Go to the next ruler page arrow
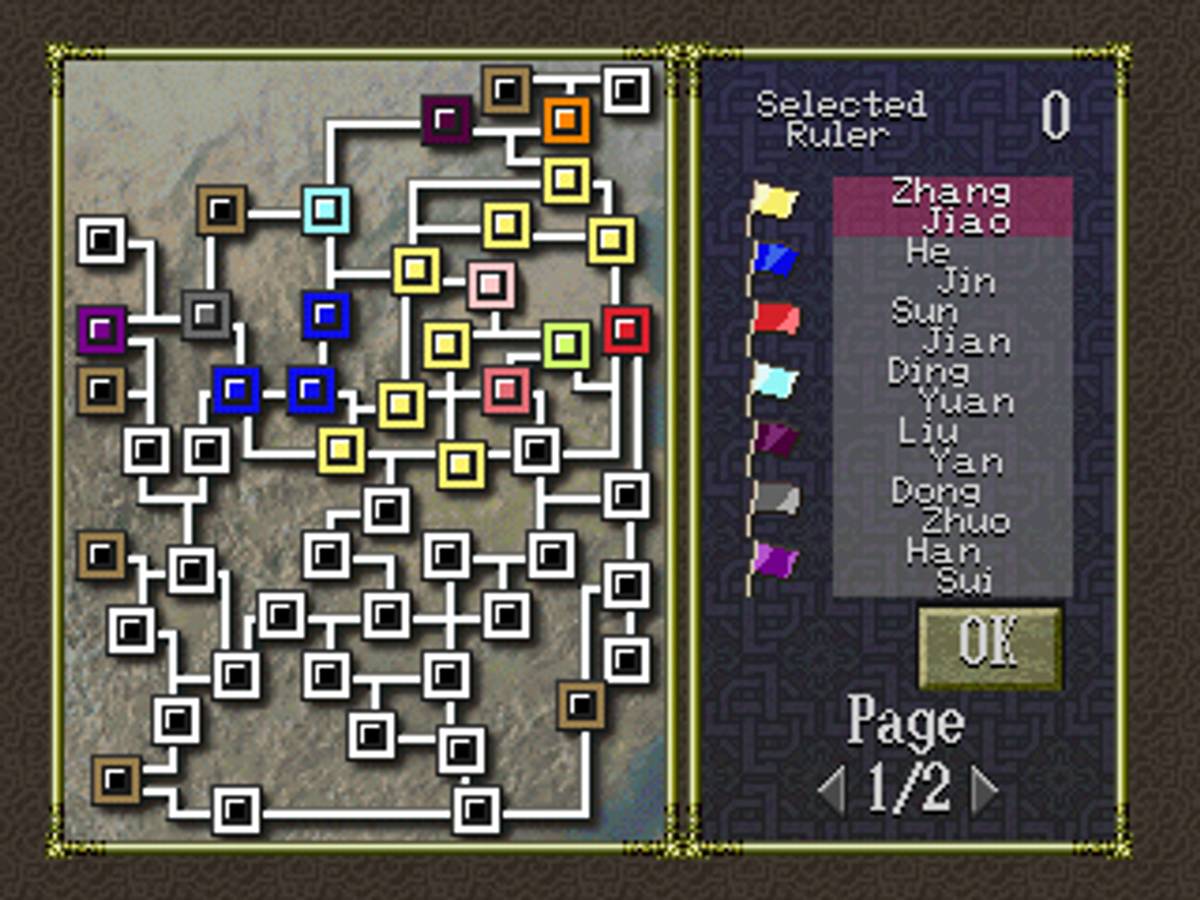The height and width of the screenshot is (900, 1200). pos(985,792)
